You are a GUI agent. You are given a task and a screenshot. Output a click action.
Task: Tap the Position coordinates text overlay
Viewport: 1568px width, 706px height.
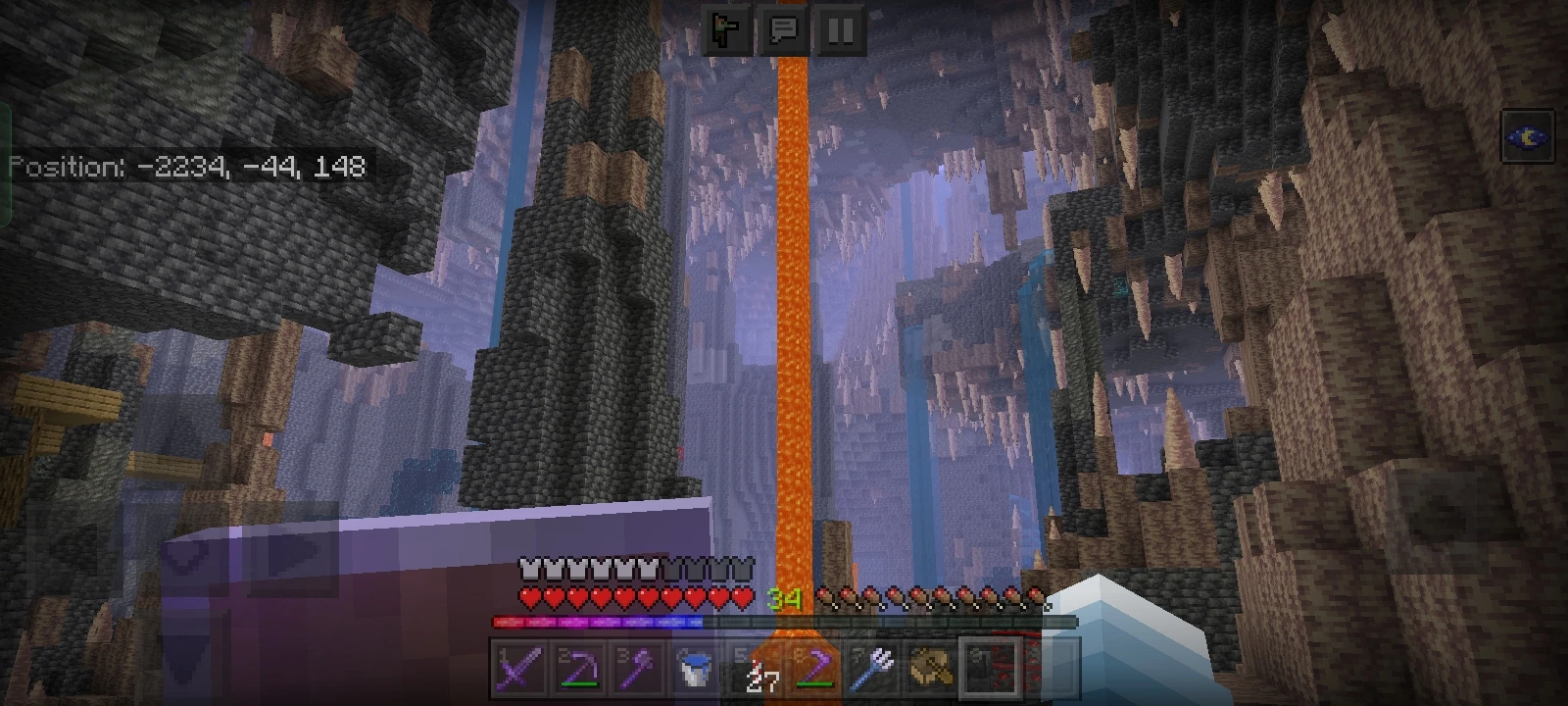tap(186, 167)
